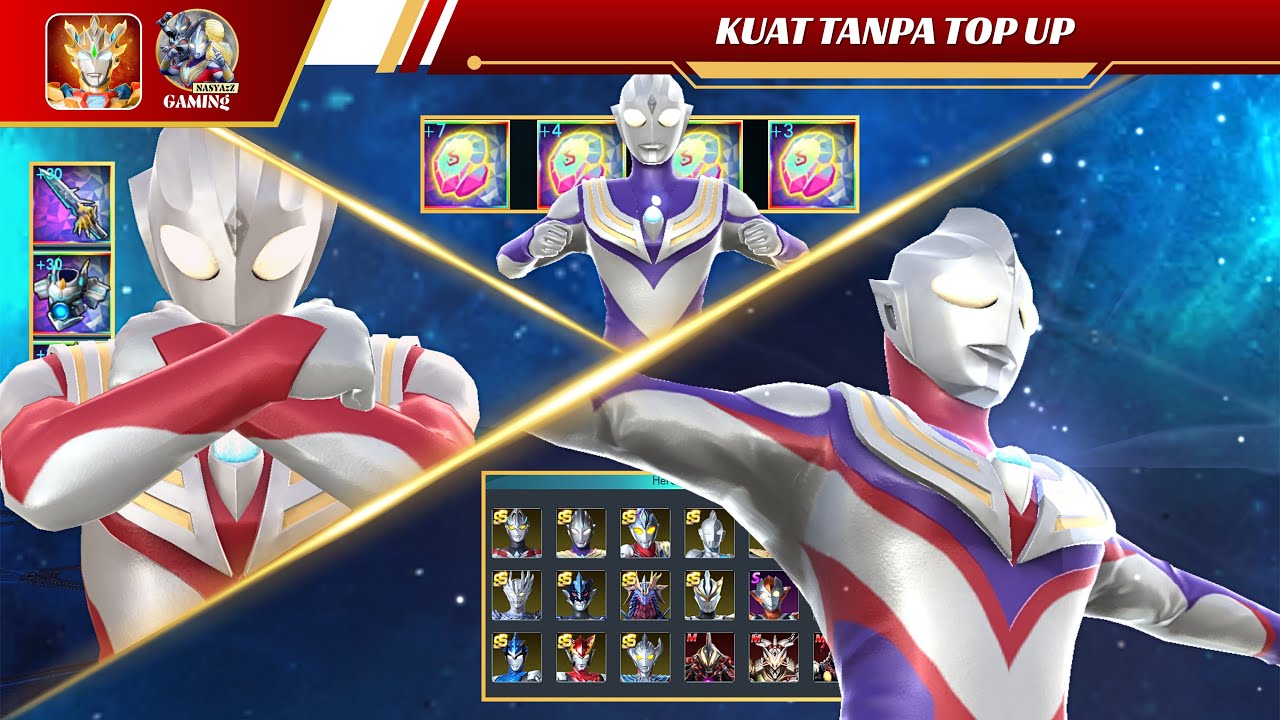Click the SS badge on the first hero portrait
Image resolution: width=1280 pixels, height=720 pixels.
tap(499, 517)
